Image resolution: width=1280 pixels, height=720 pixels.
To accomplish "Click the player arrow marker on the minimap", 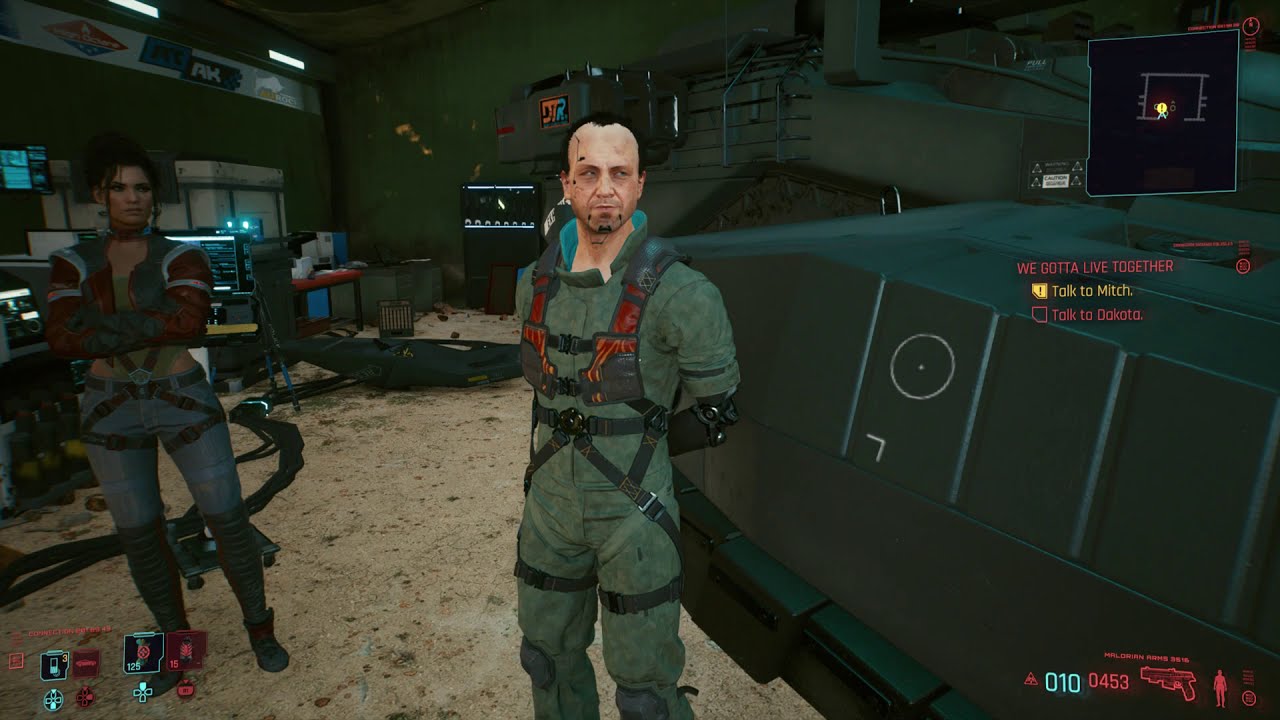I will [1163, 115].
